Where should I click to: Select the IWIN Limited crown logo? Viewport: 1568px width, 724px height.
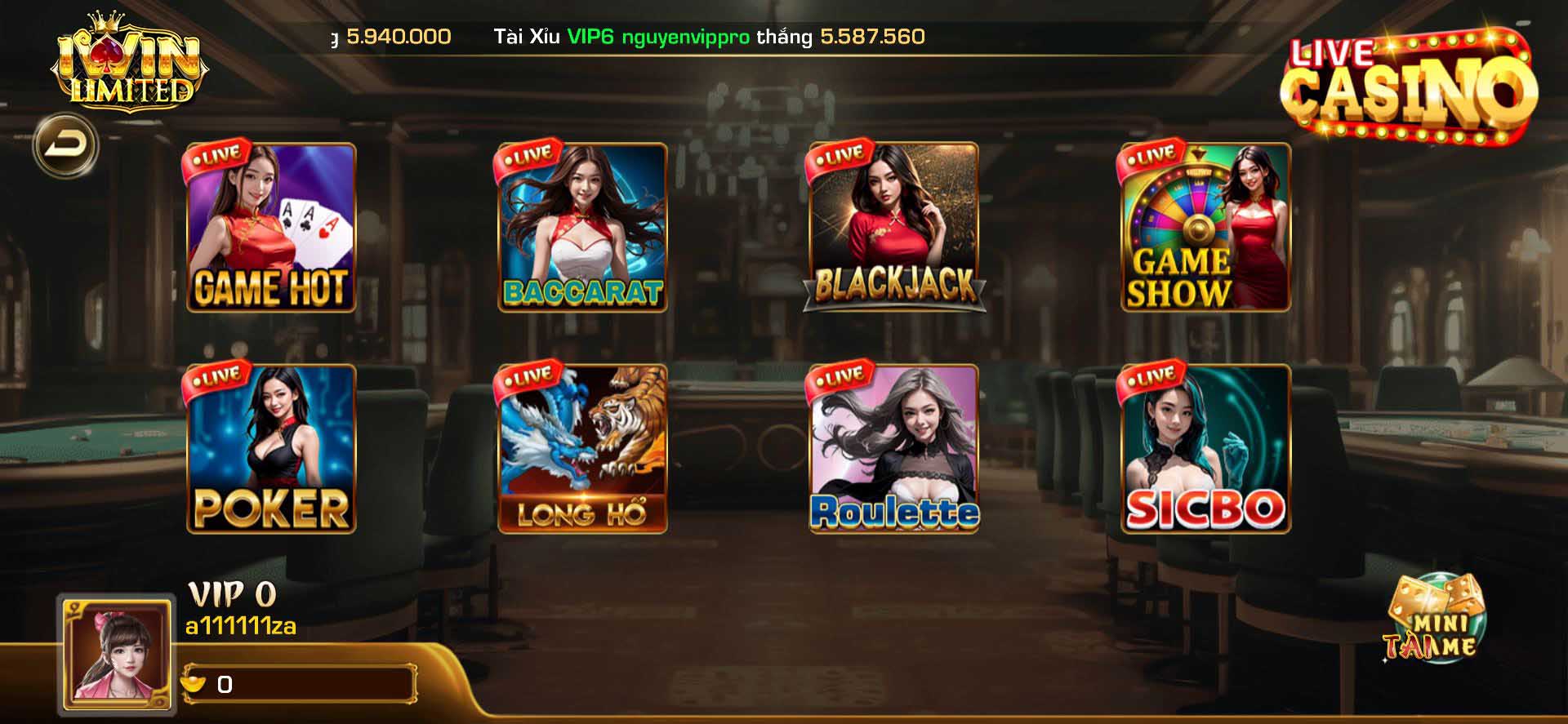pyautogui.click(x=131, y=61)
